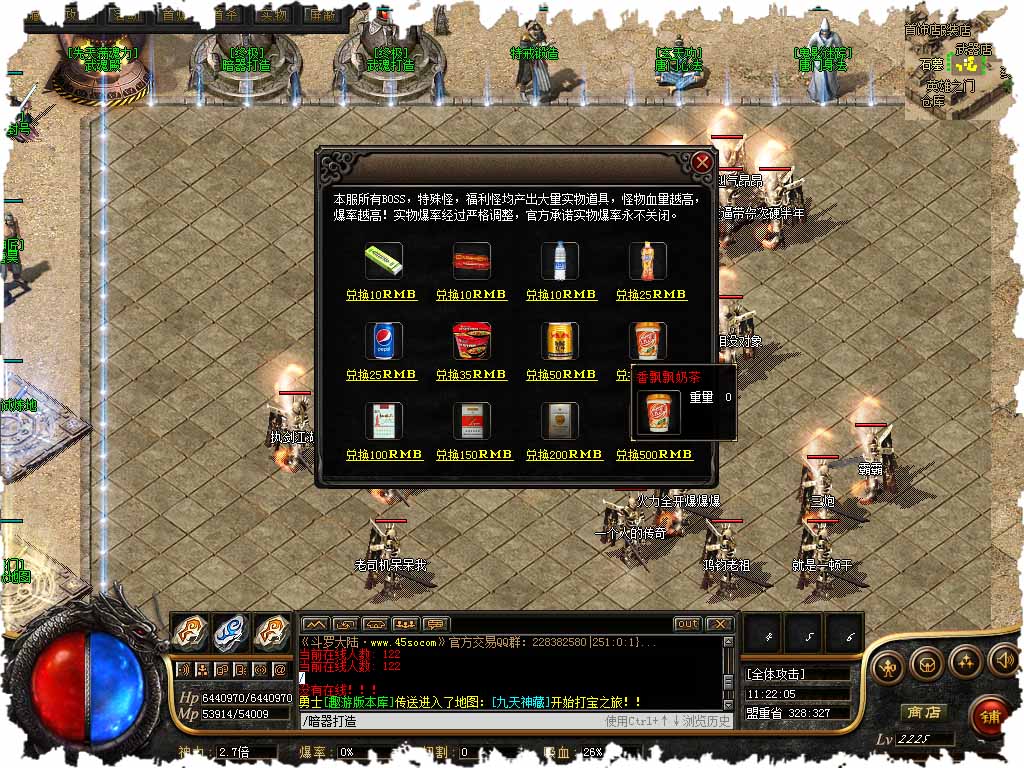Close the item exchange dialog
Screen dimensions: 1024x768
click(x=703, y=162)
